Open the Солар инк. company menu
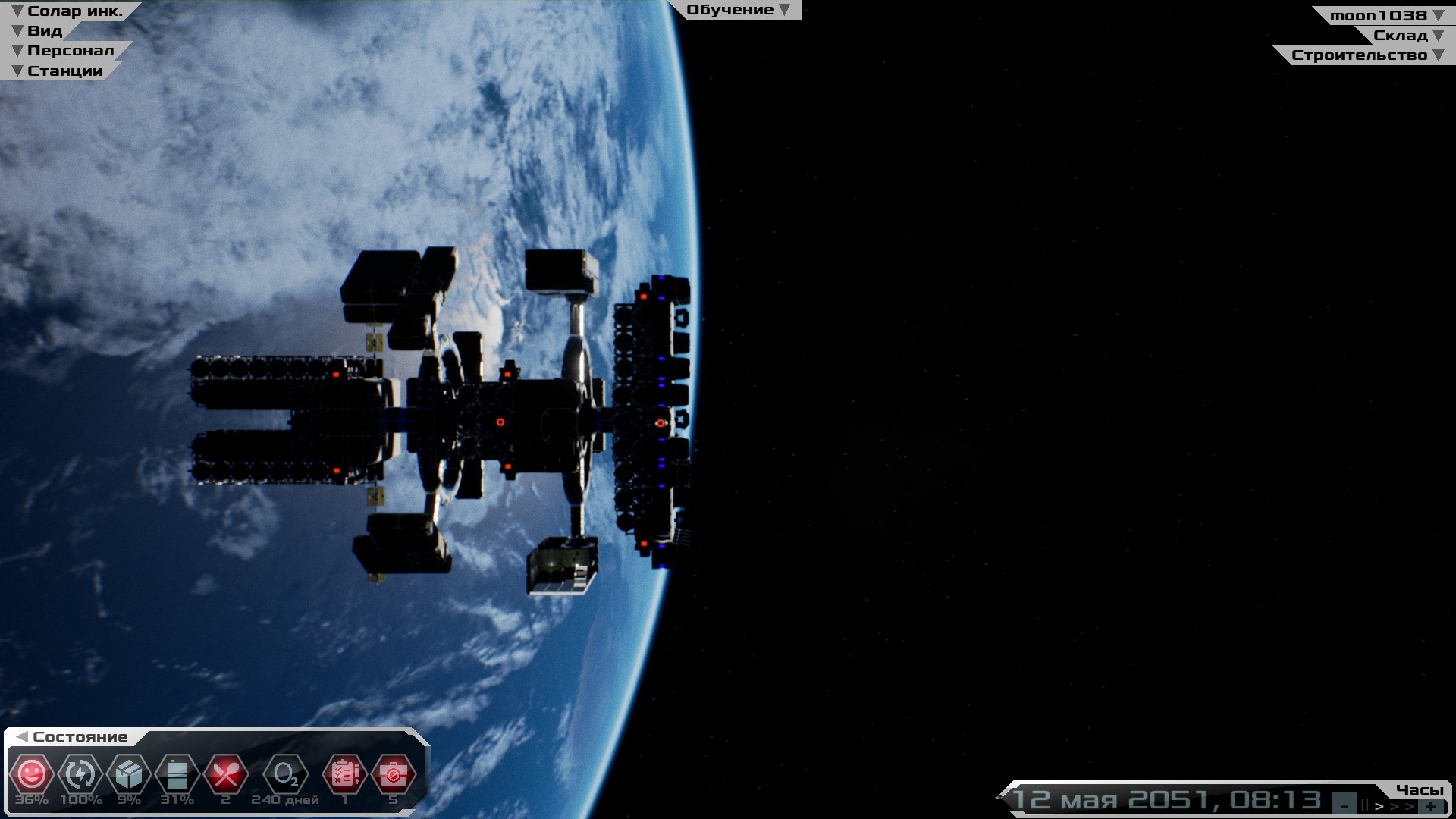Image resolution: width=1456 pixels, height=819 pixels. [x=67, y=11]
